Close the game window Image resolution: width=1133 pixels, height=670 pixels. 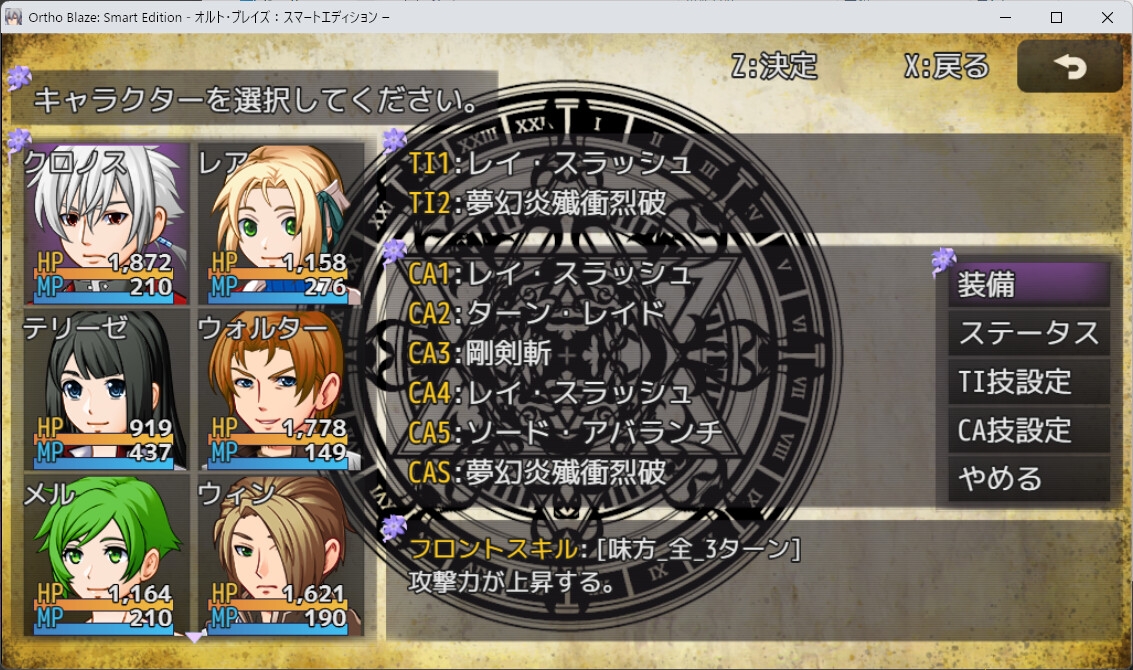pos(1106,17)
